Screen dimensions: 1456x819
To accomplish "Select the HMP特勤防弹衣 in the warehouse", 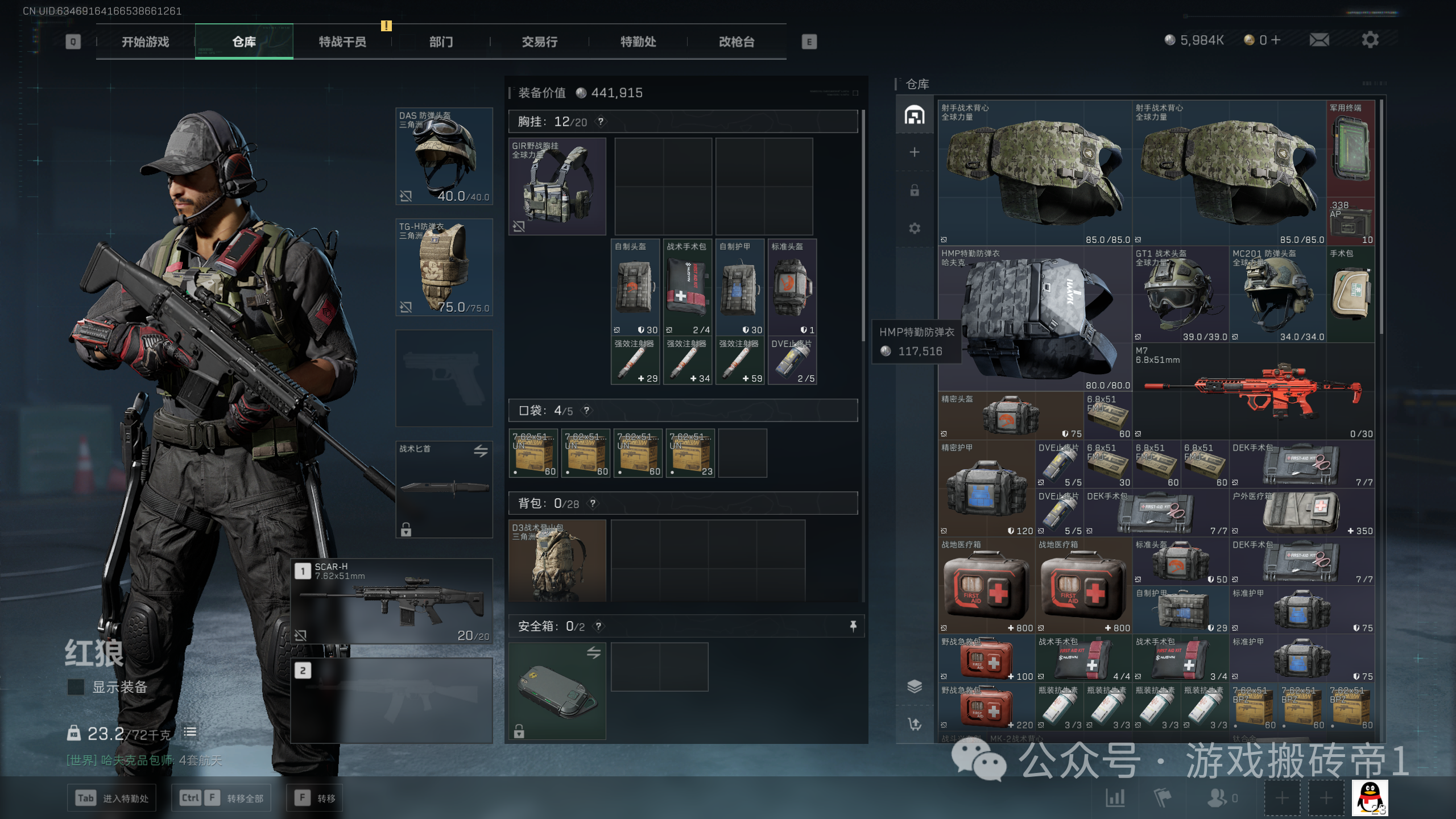I will [x=1035, y=318].
